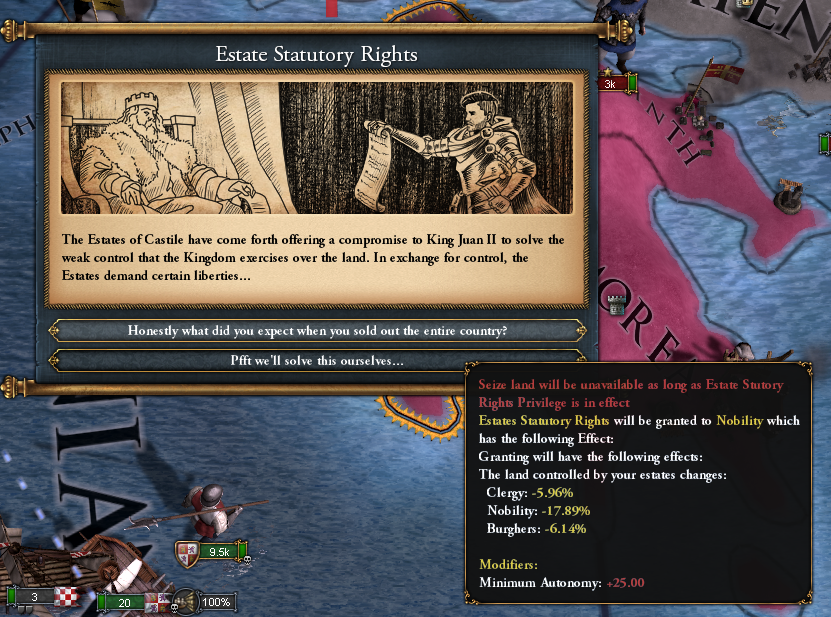Select the 3-ship fleet banner

(x=37, y=597)
